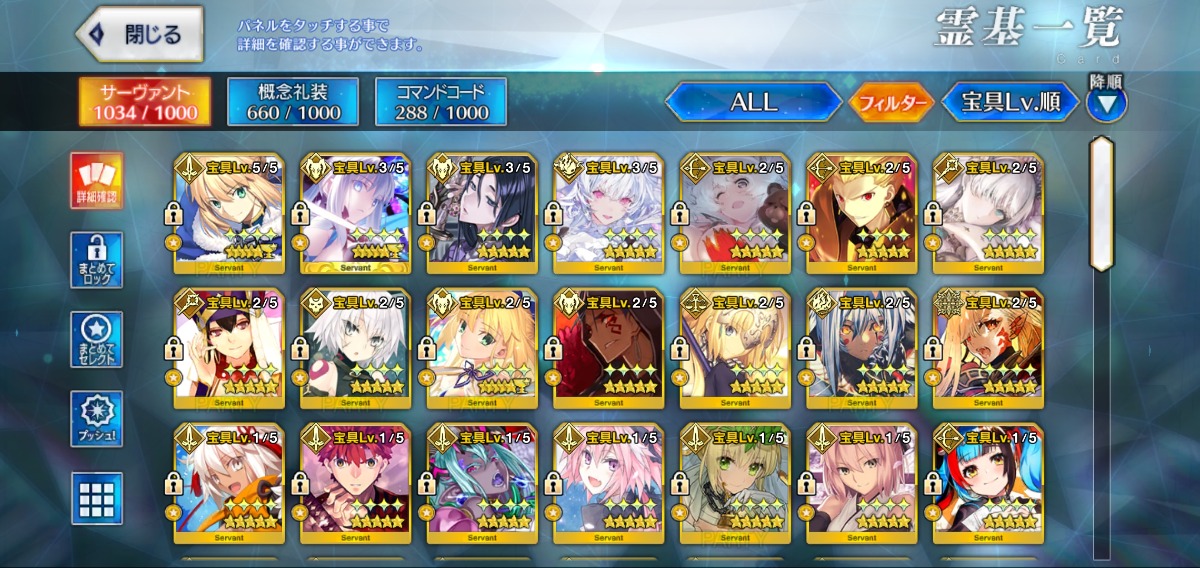Choose the まとめてロック bulk lock button
This screenshot has width=1200, height=568.
point(97,260)
